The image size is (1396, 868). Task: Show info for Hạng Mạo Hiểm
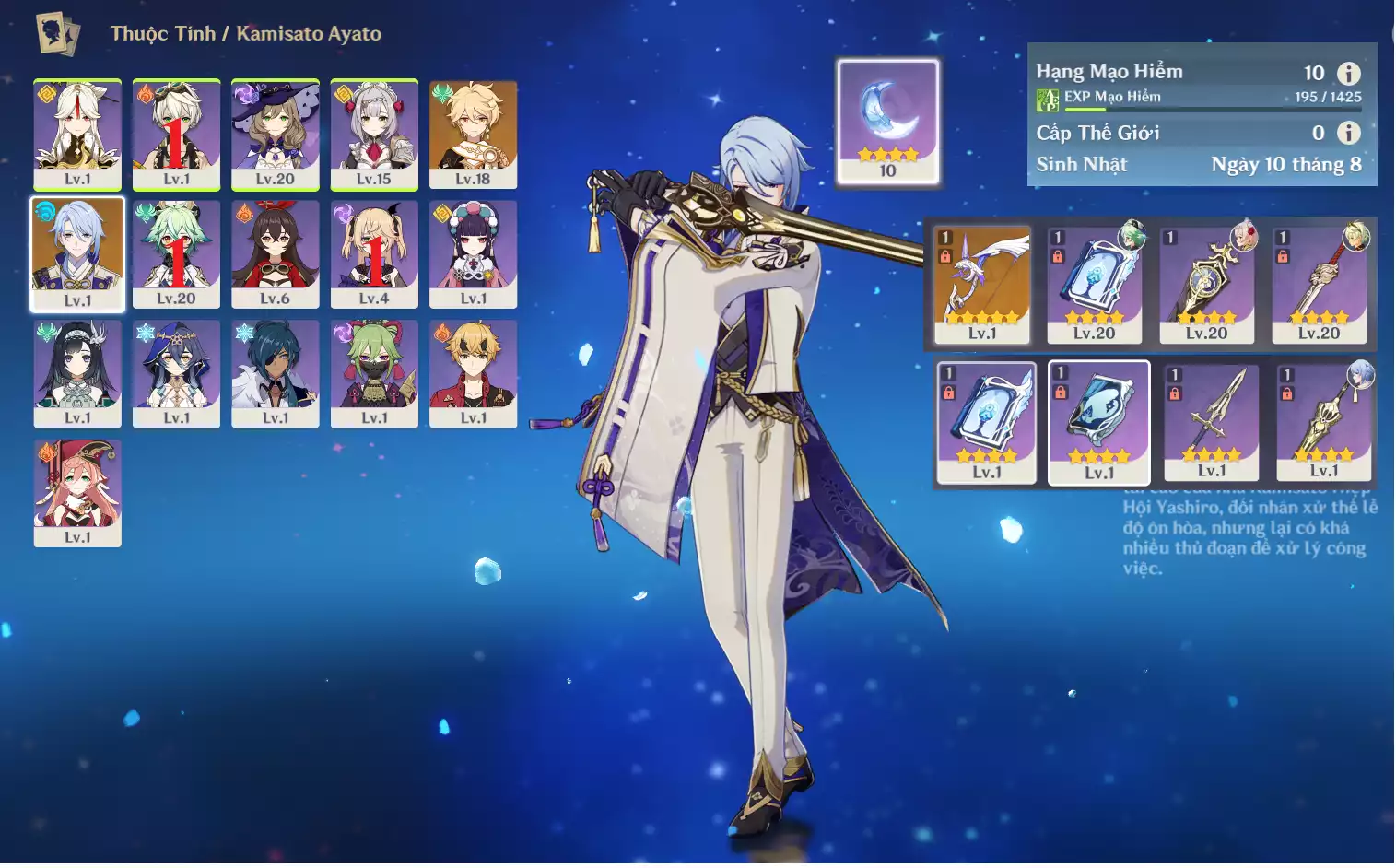(1348, 74)
